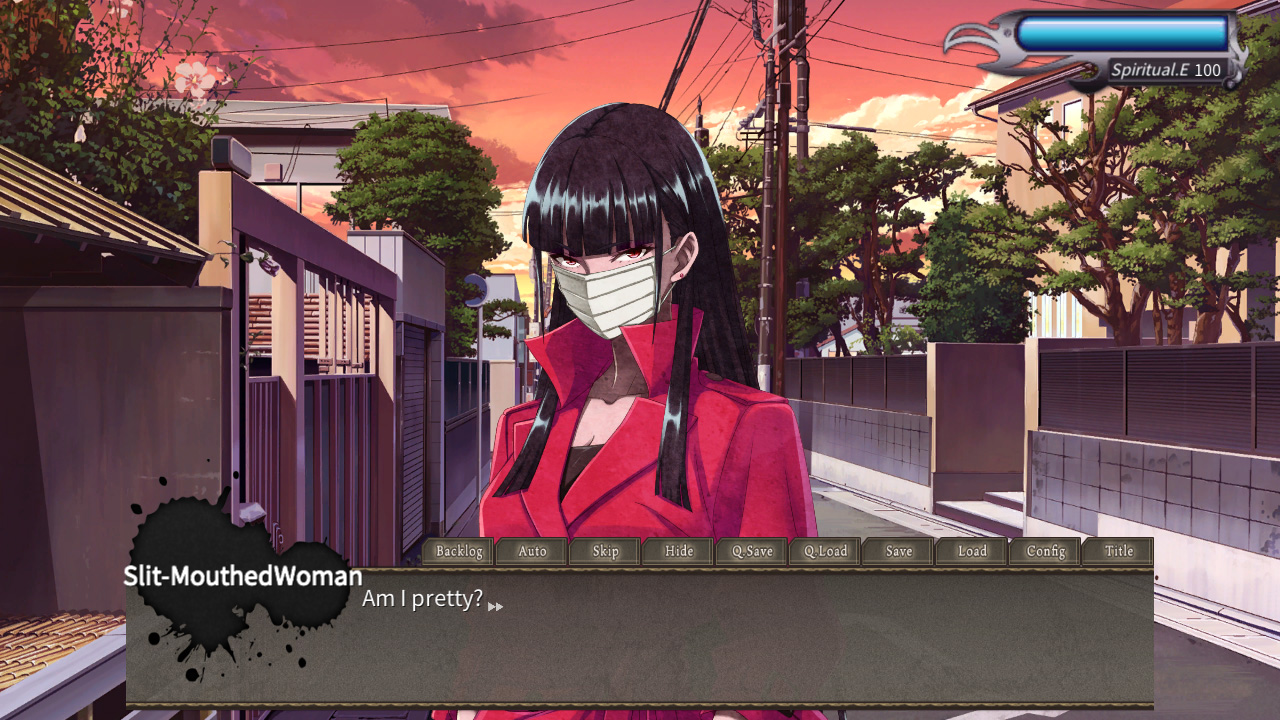Image resolution: width=1280 pixels, height=720 pixels.
Task: Return to the Title screen
Action: click(x=1117, y=551)
